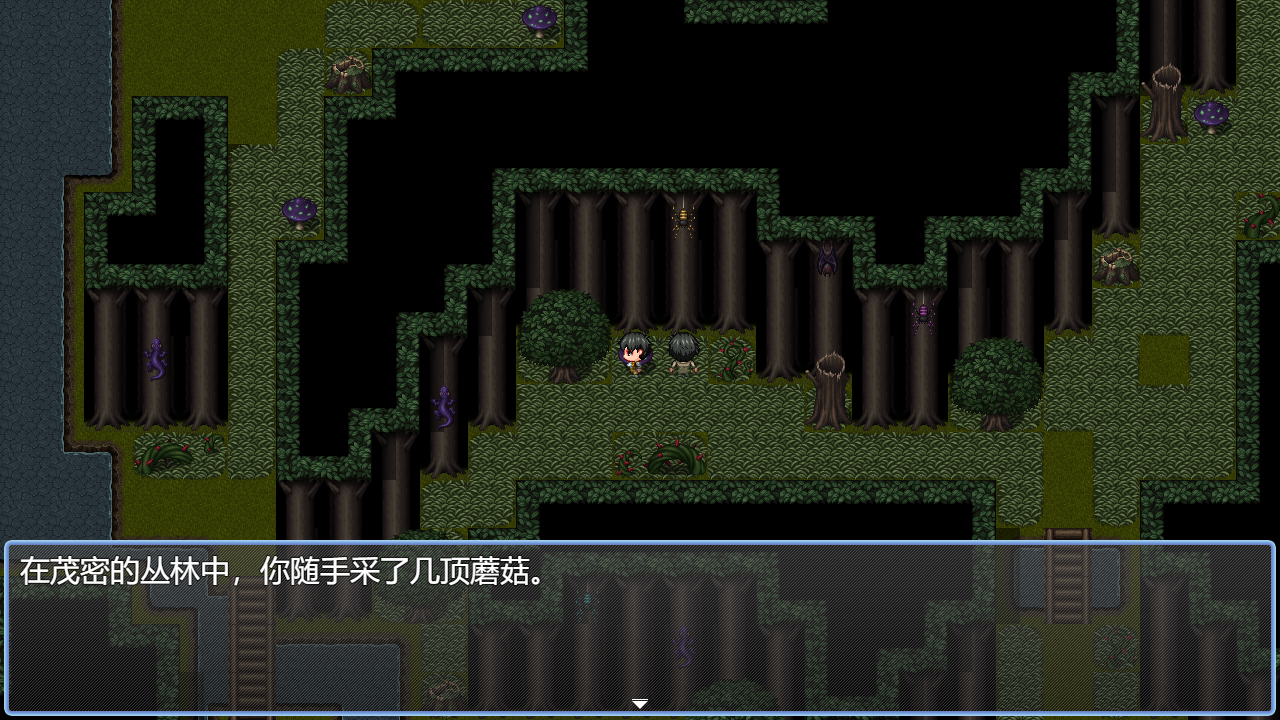Click the mushroom at the top center
Image resolution: width=1280 pixels, height=720 pixels.
tap(538, 18)
